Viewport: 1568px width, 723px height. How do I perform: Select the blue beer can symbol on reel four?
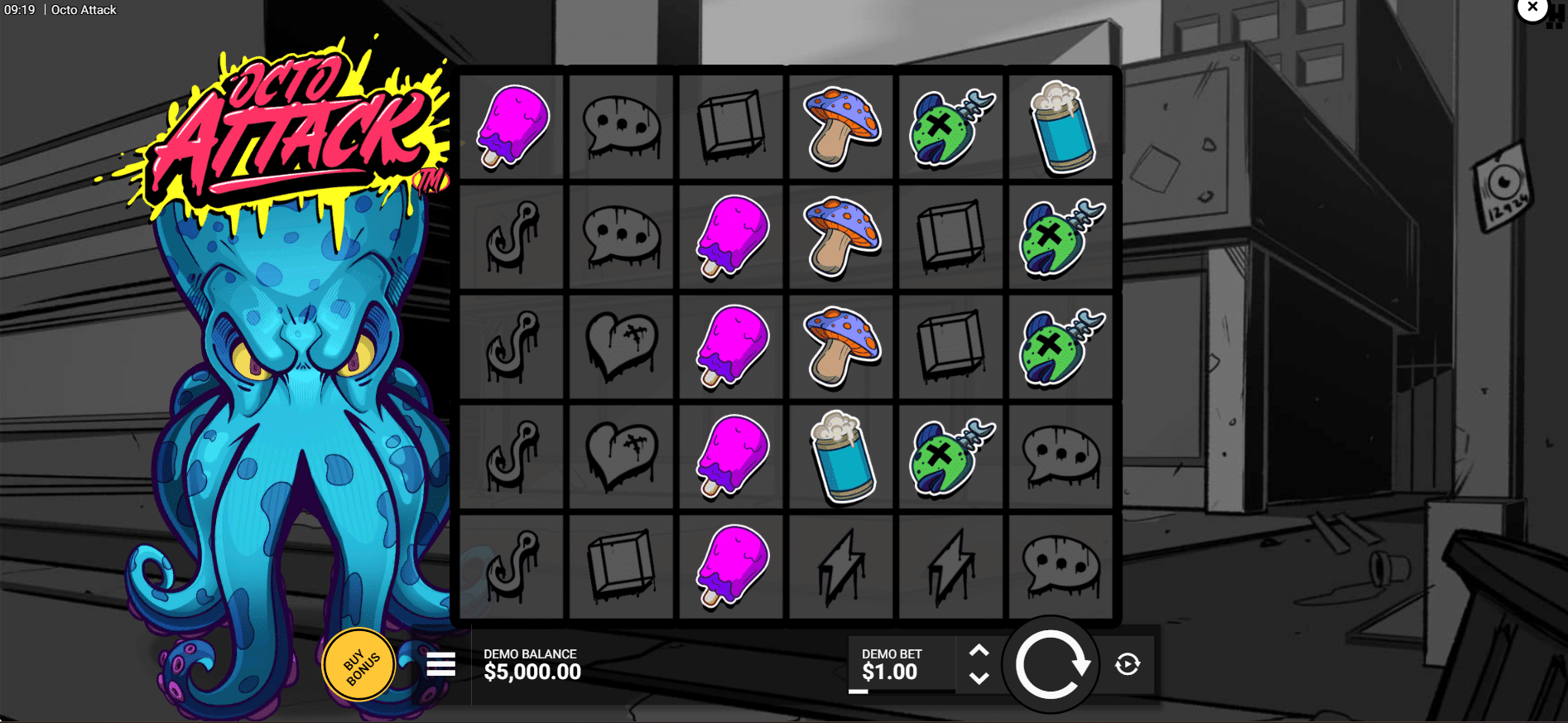coord(840,456)
